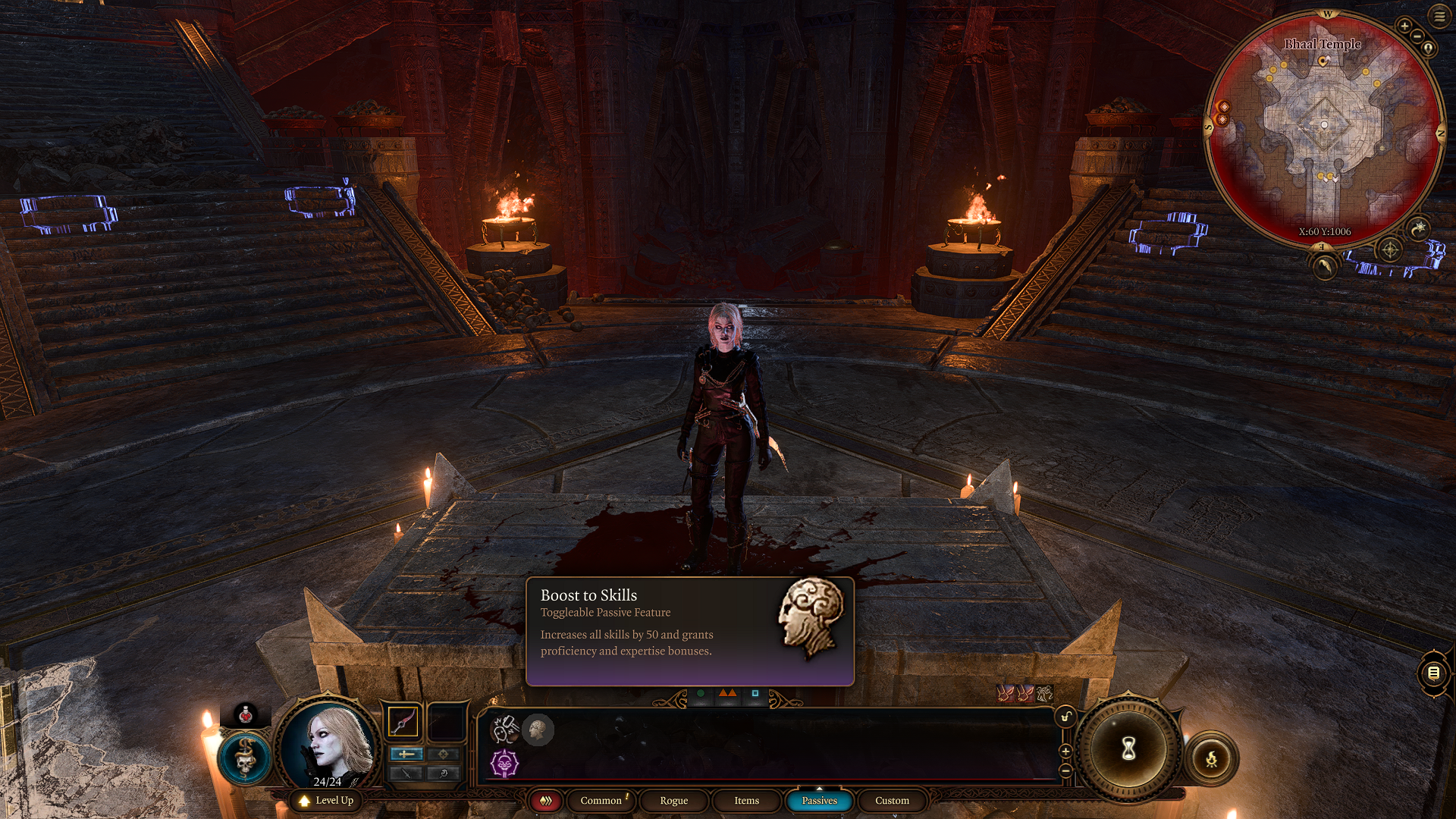Select the equipped red dagger weapon slot
The image size is (1456, 819).
pos(402,720)
